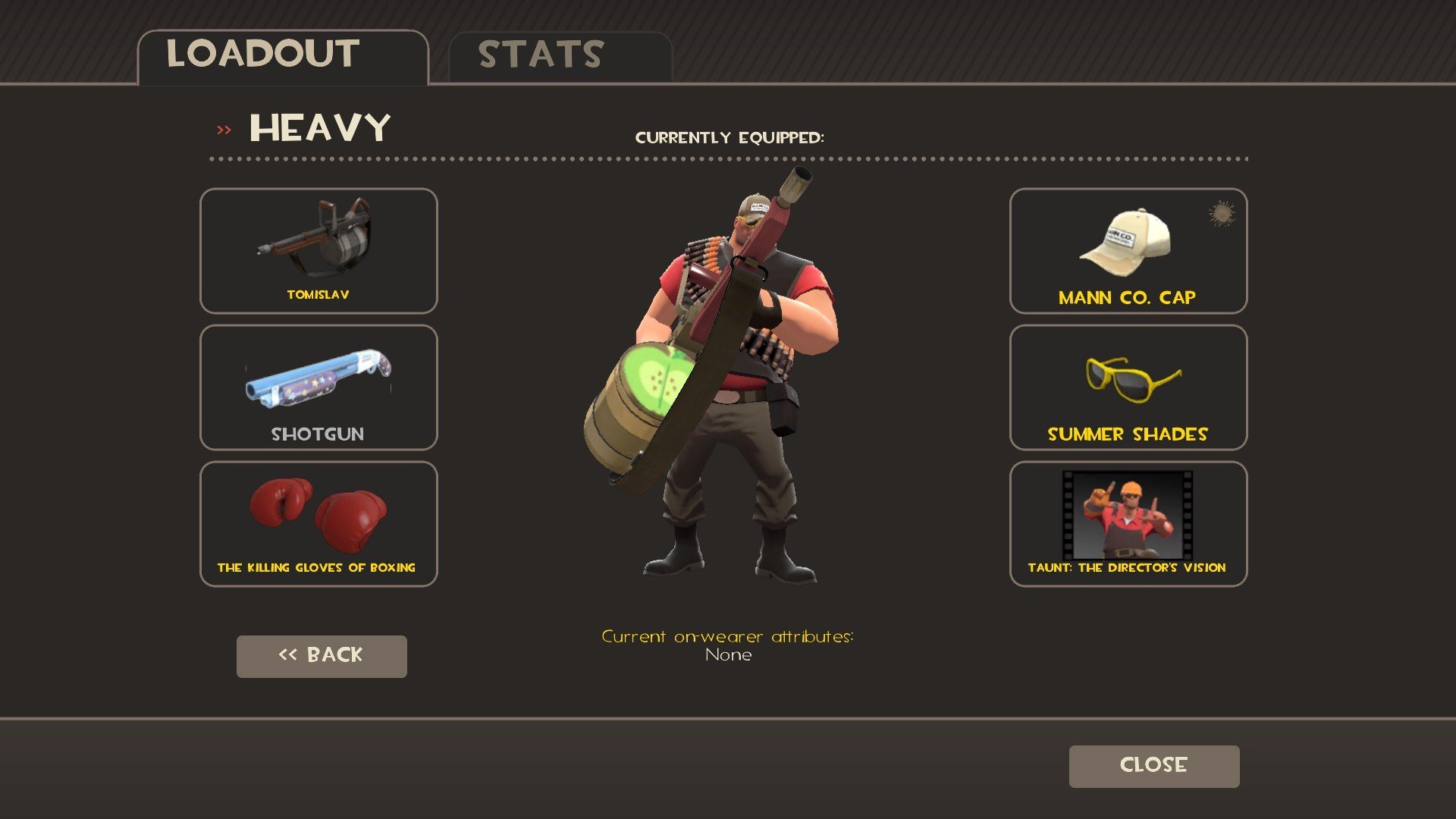Switch to the Loadout tab
The width and height of the screenshot is (1456, 819).
pos(282,56)
